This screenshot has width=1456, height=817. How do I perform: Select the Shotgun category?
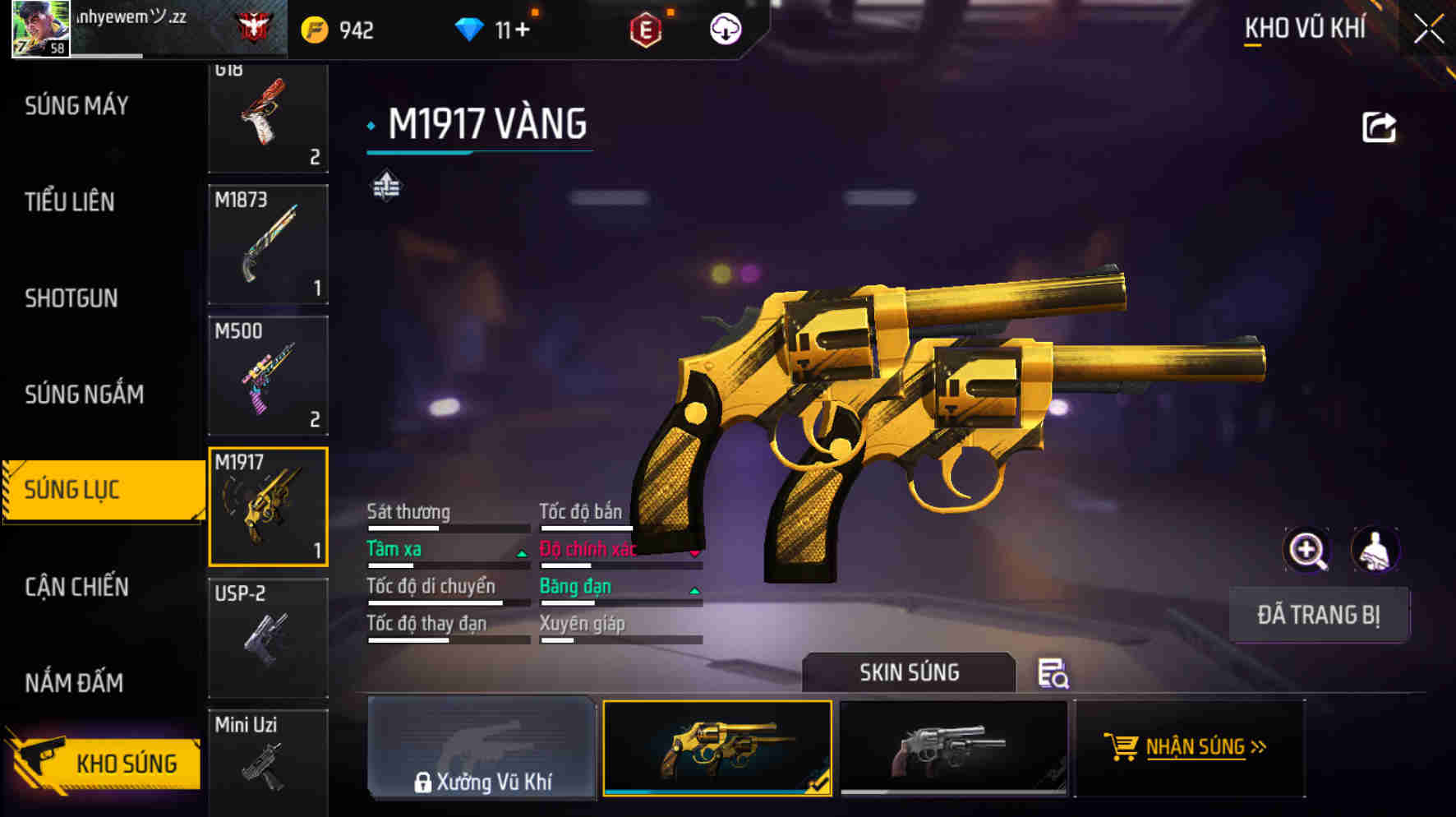point(71,298)
